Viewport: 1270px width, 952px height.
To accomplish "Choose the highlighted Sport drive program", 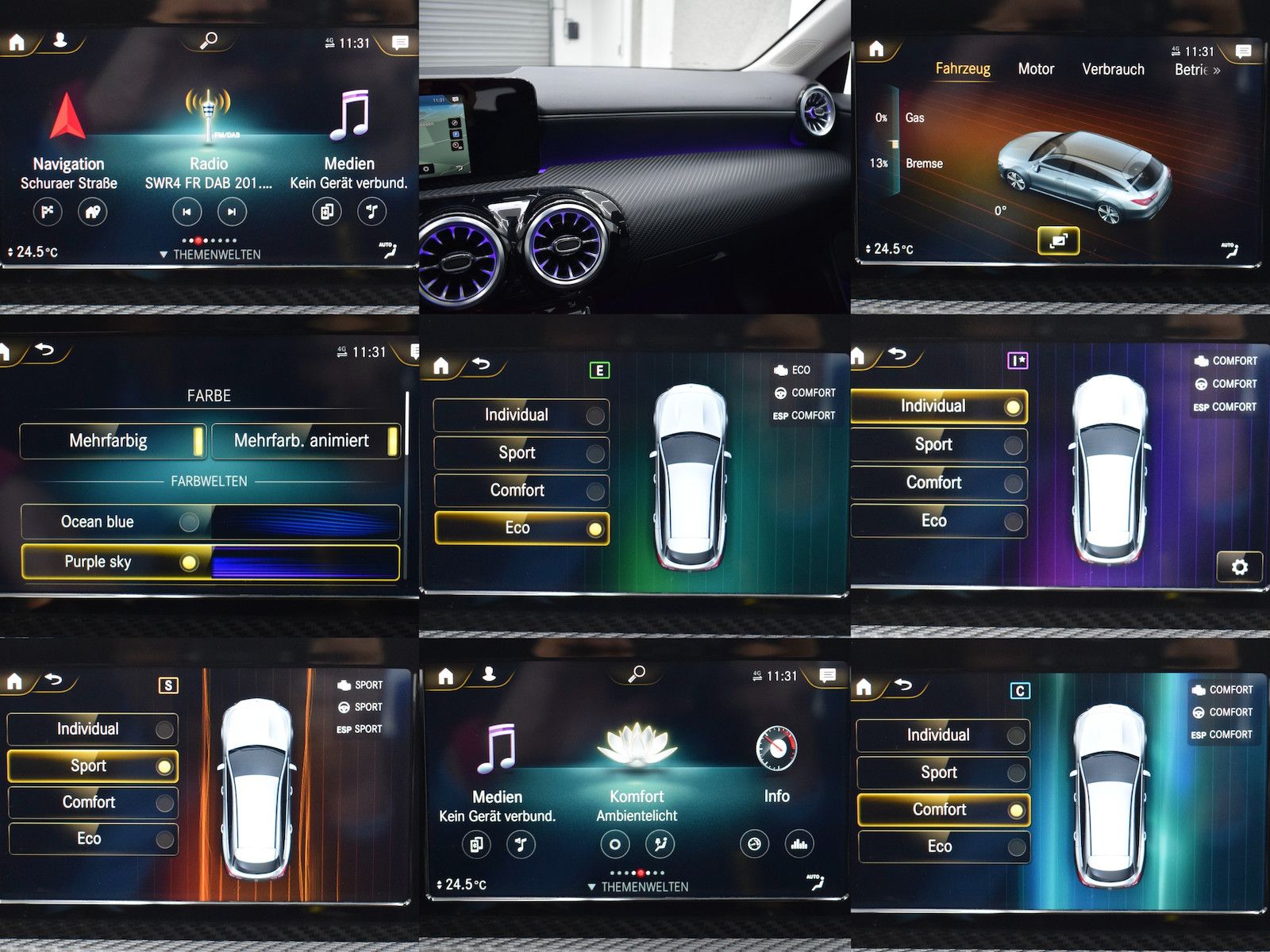I will (x=92, y=766).
